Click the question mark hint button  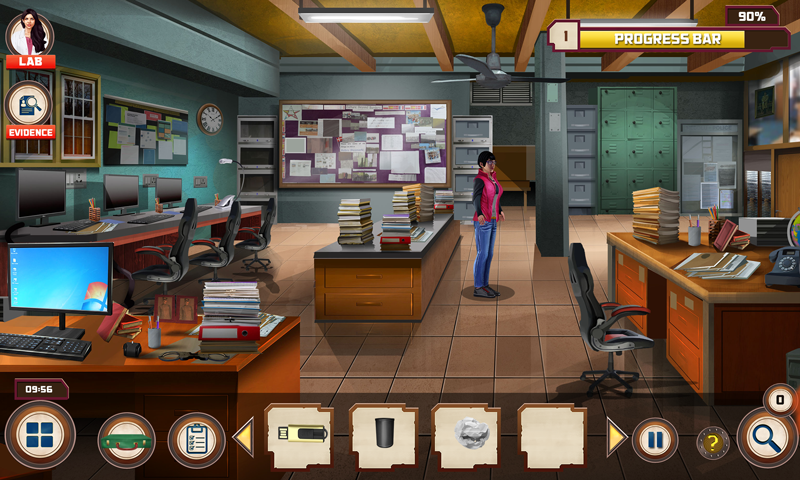tap(712, 441)
